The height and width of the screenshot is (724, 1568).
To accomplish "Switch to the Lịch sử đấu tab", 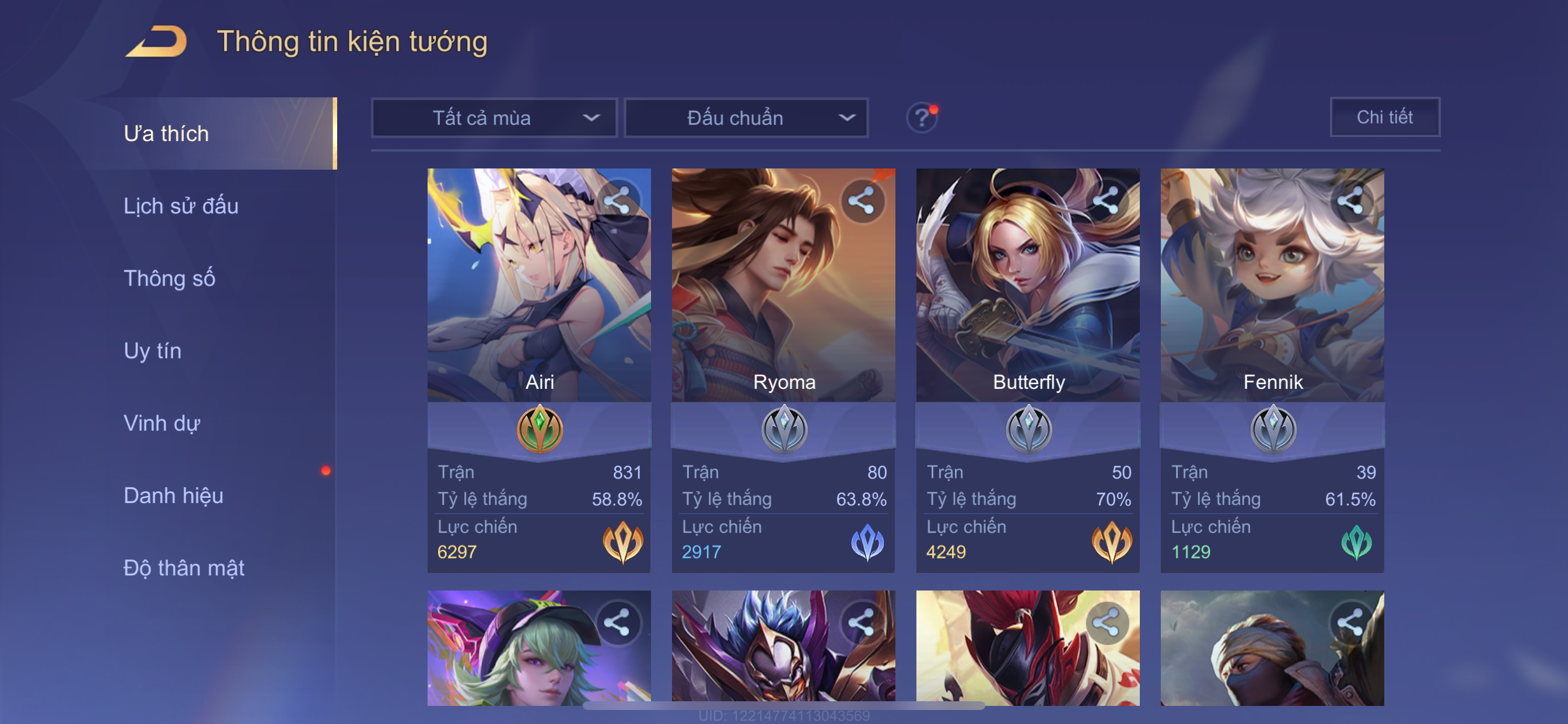I will click(181, 206).
